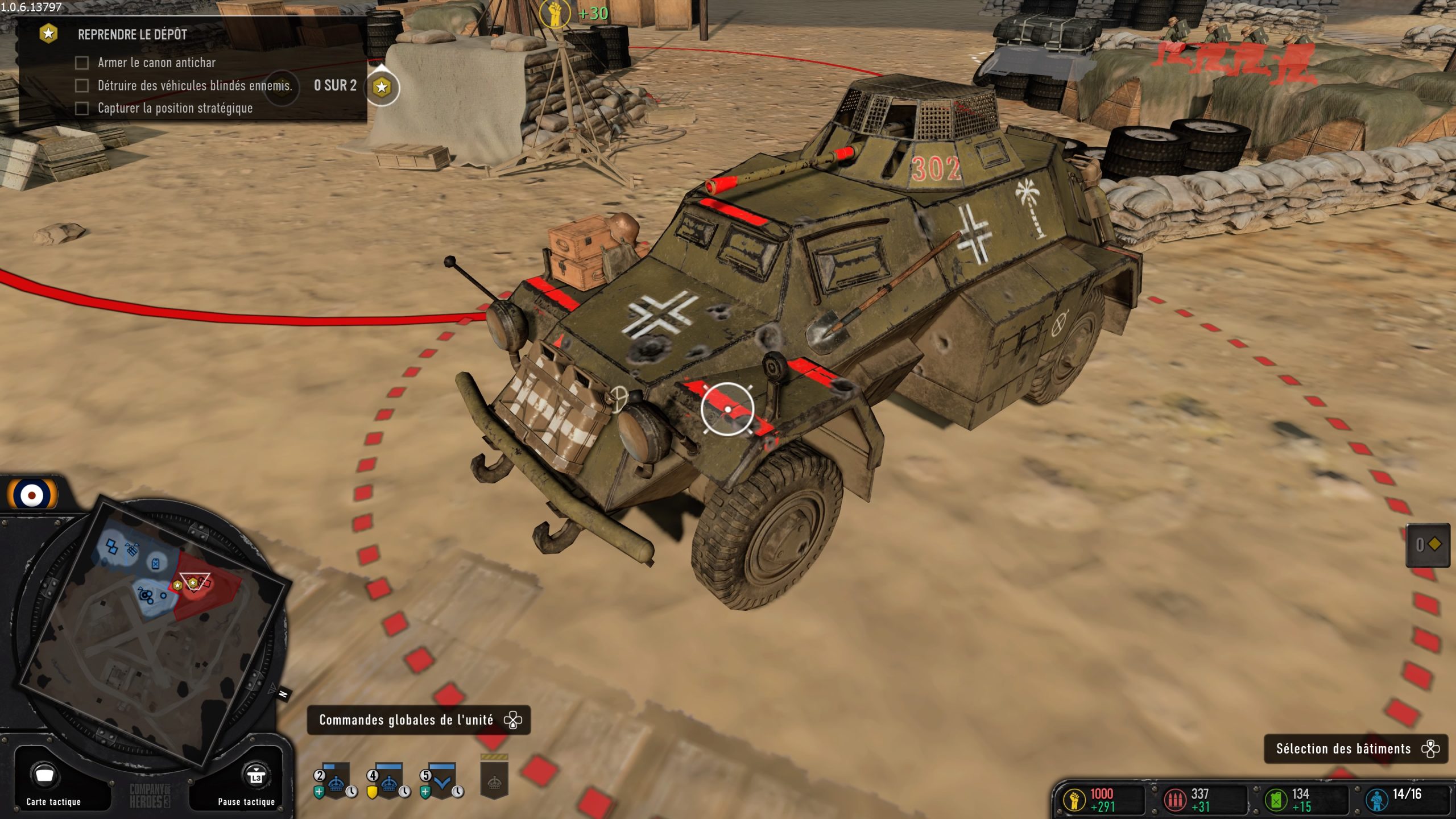Click the gold star medal beside '0 SUR 2'
Screen dimensions: 1456x819
(380, 87)
